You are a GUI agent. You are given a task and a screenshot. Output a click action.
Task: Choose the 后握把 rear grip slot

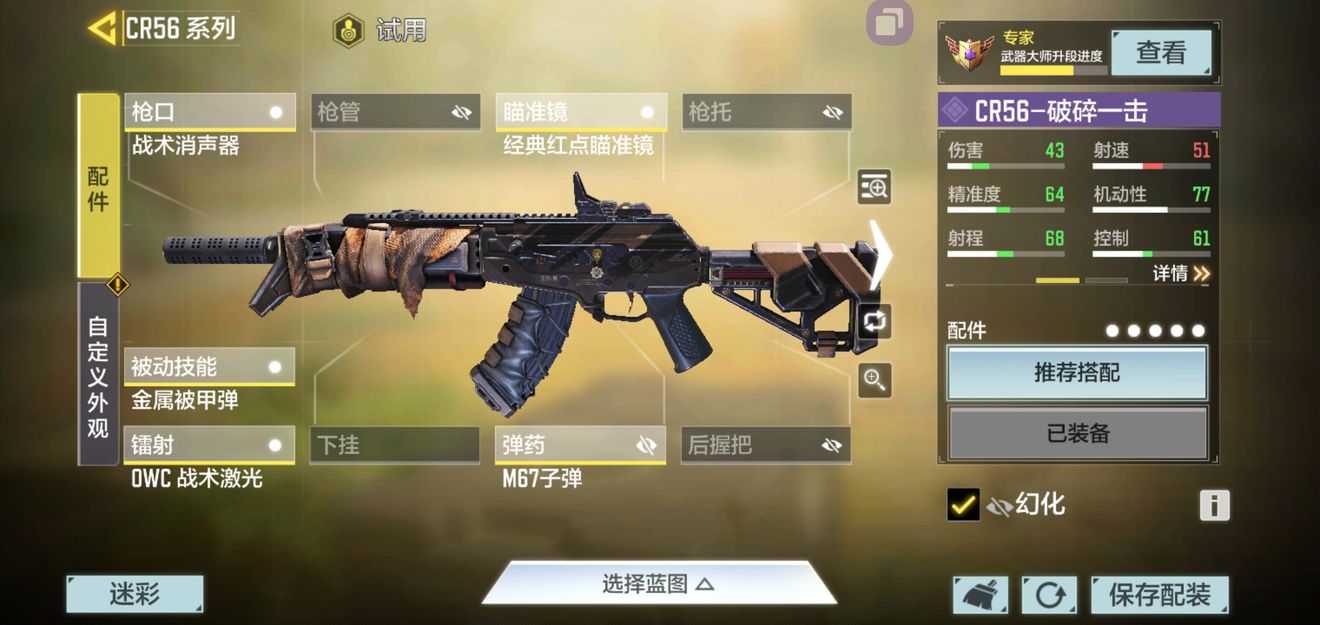coord(767,445)
